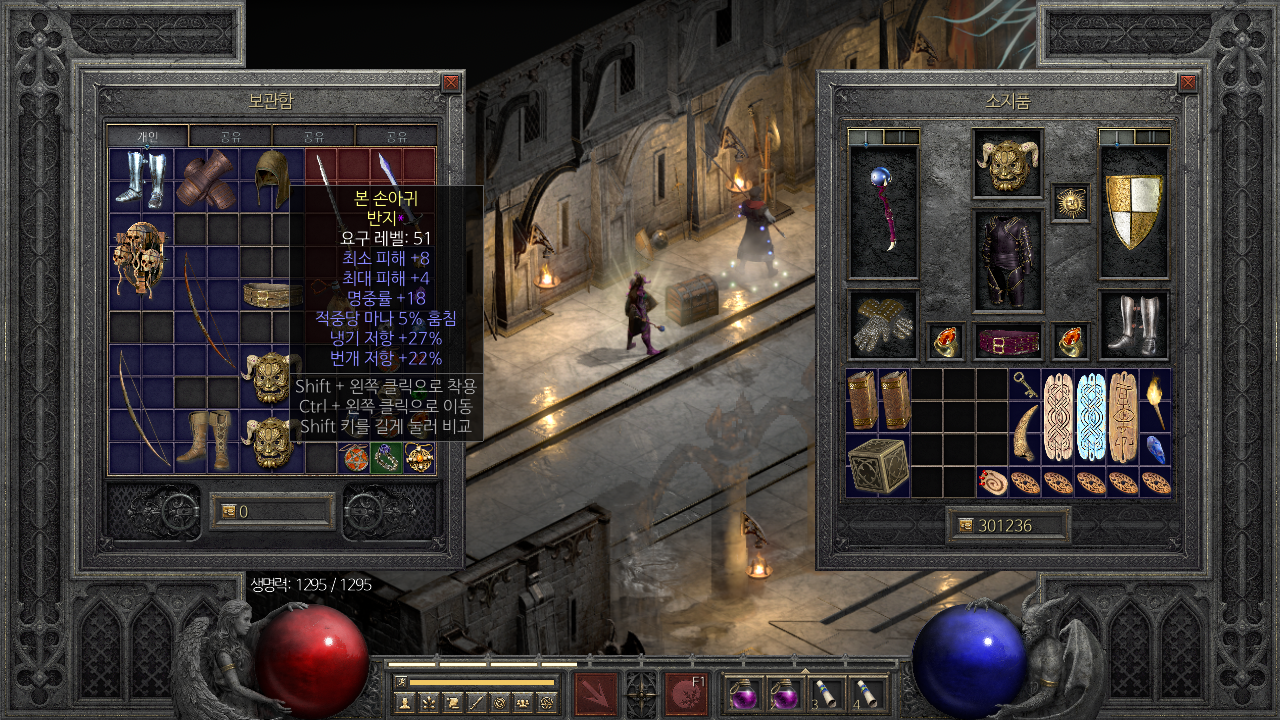This screenshot has height=720, width=1280.
Task: Select the triple-skull shield in the stash
Action: click(x=141, y=259)
